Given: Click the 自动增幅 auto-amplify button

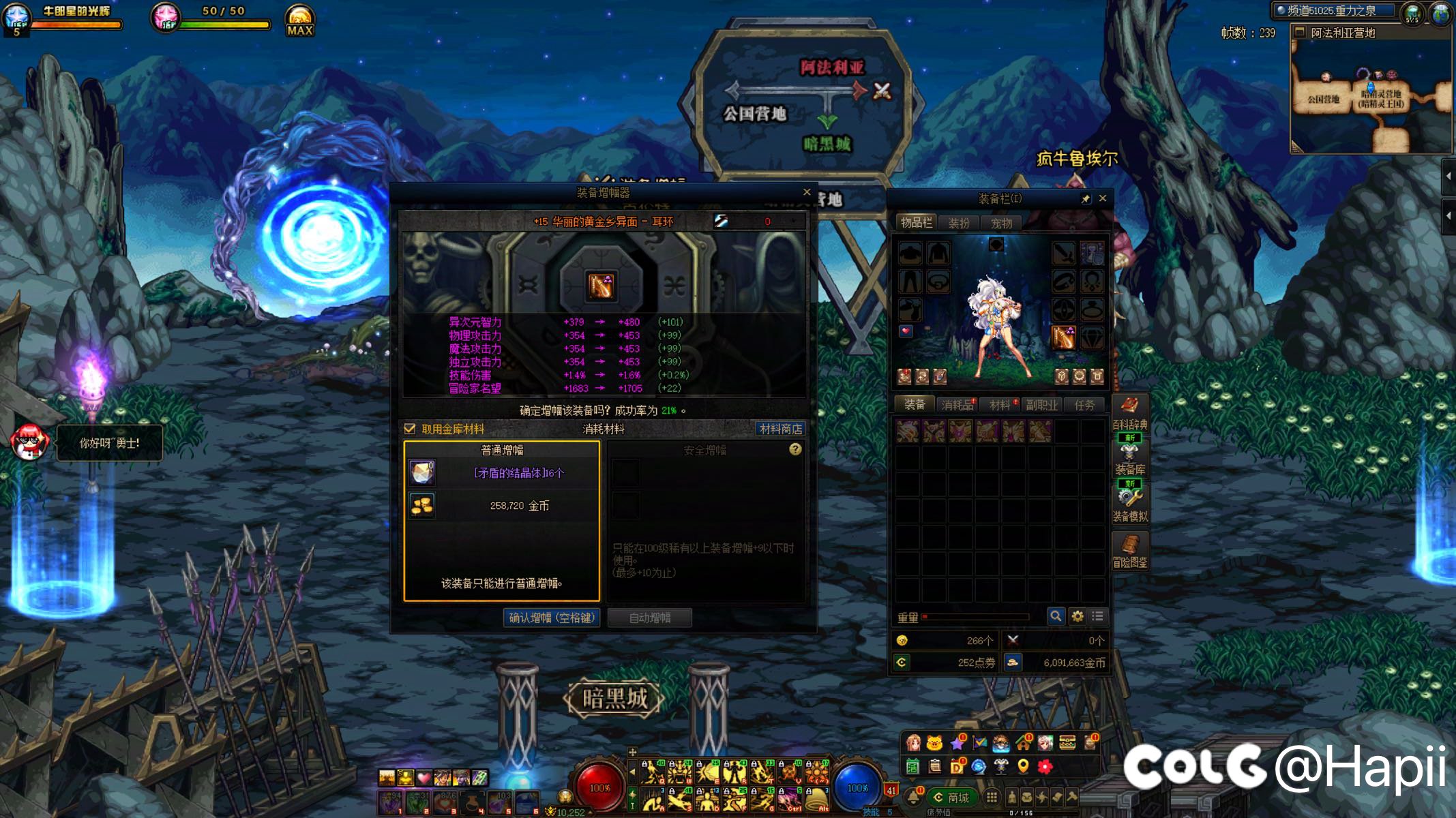Looking at the screenshot, I should pos(650,618).
